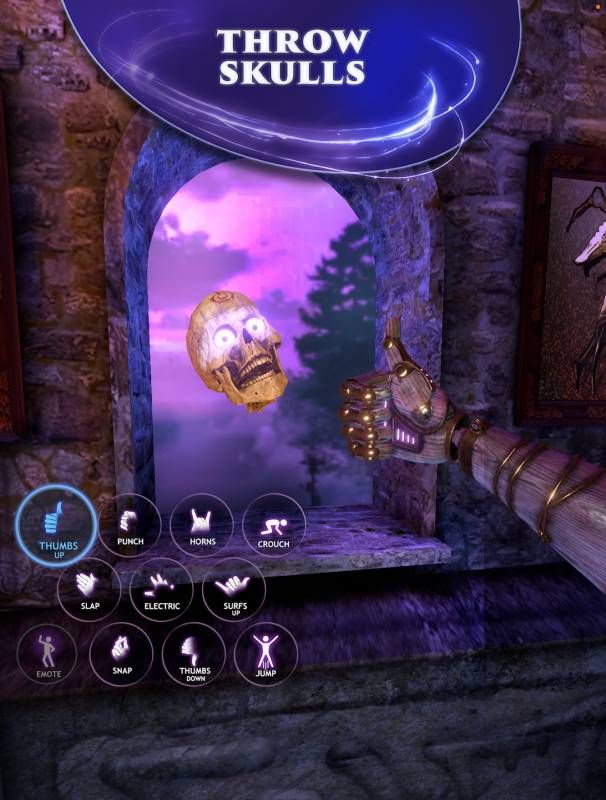Choose the Snap gesture

pos(121,654)
